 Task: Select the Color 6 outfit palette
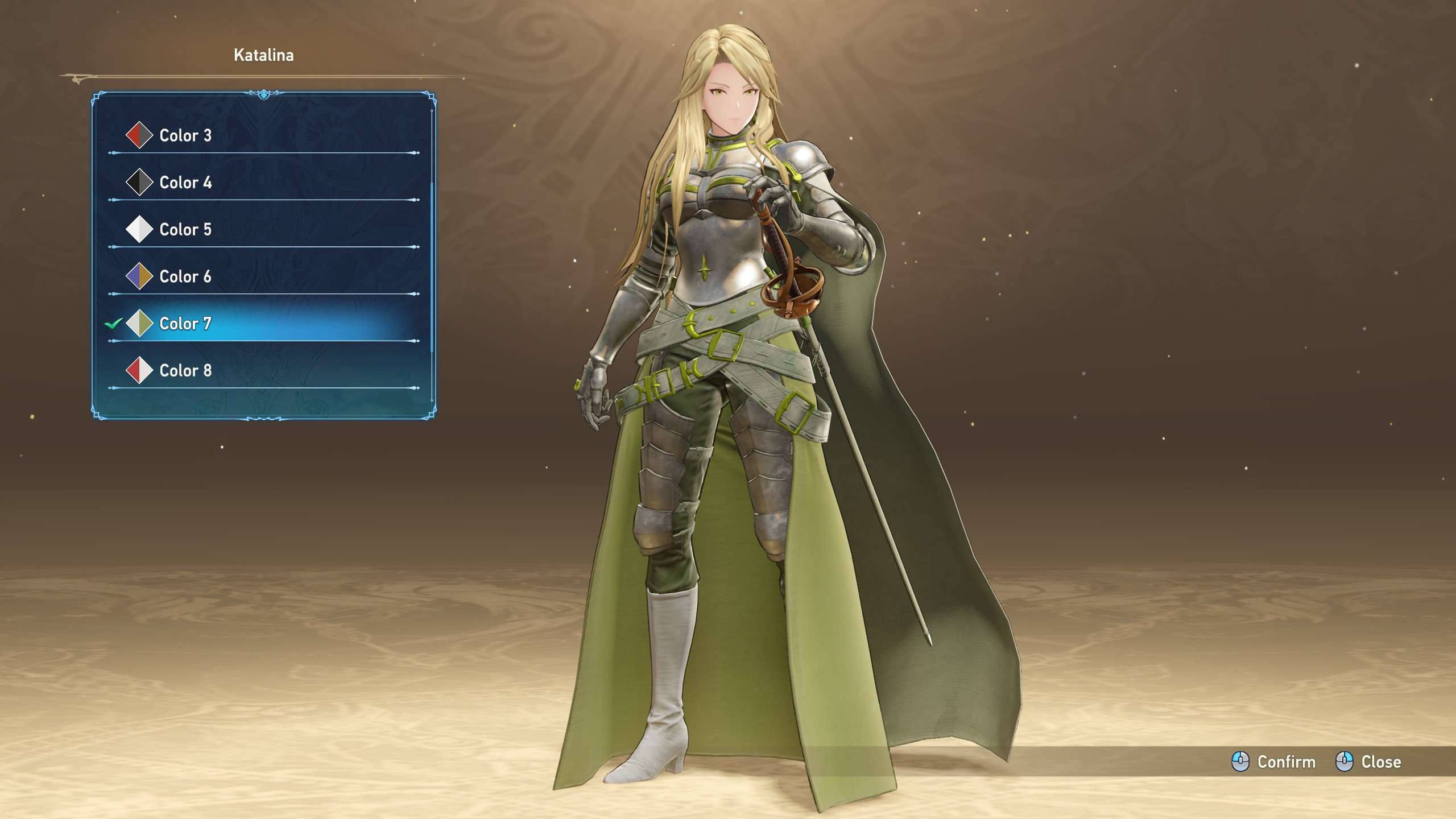185,276
